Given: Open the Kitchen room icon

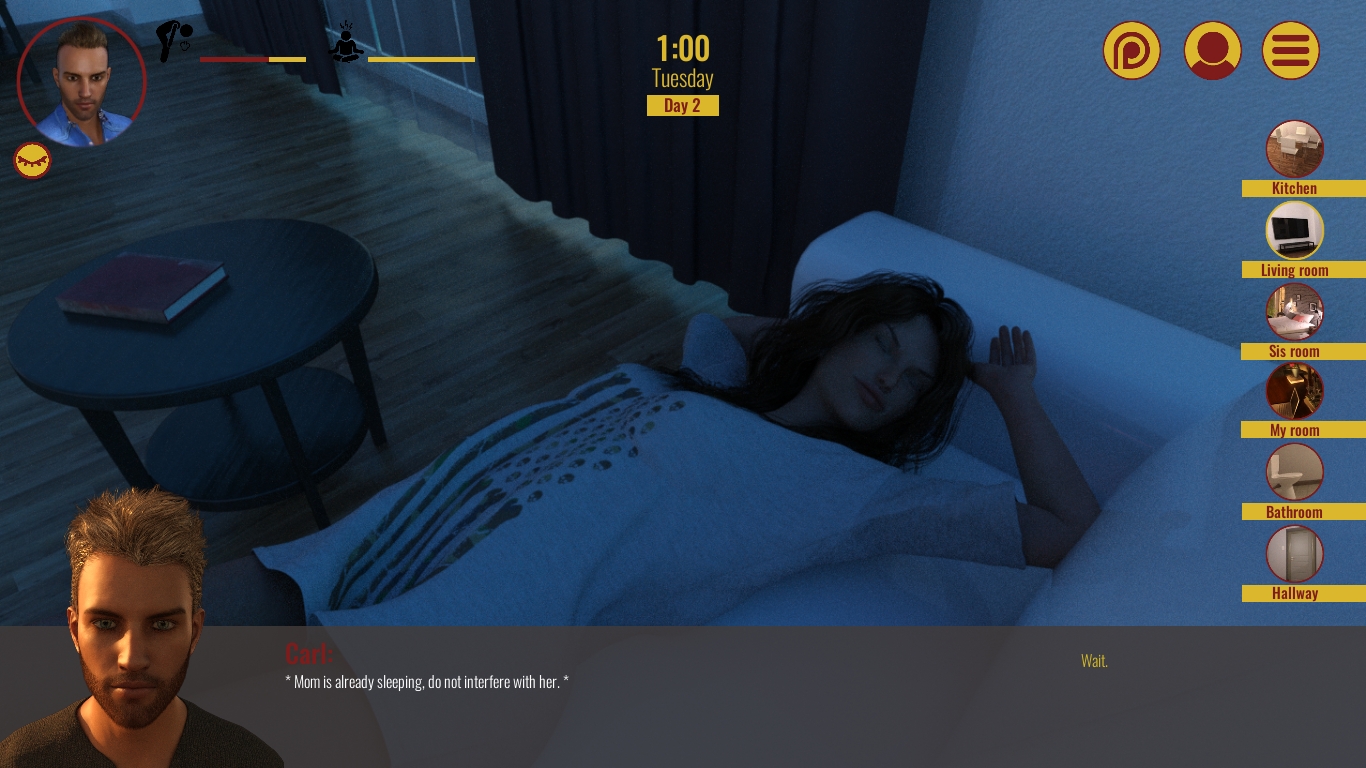Looking at the screenshot, I should pos(1294,148).
